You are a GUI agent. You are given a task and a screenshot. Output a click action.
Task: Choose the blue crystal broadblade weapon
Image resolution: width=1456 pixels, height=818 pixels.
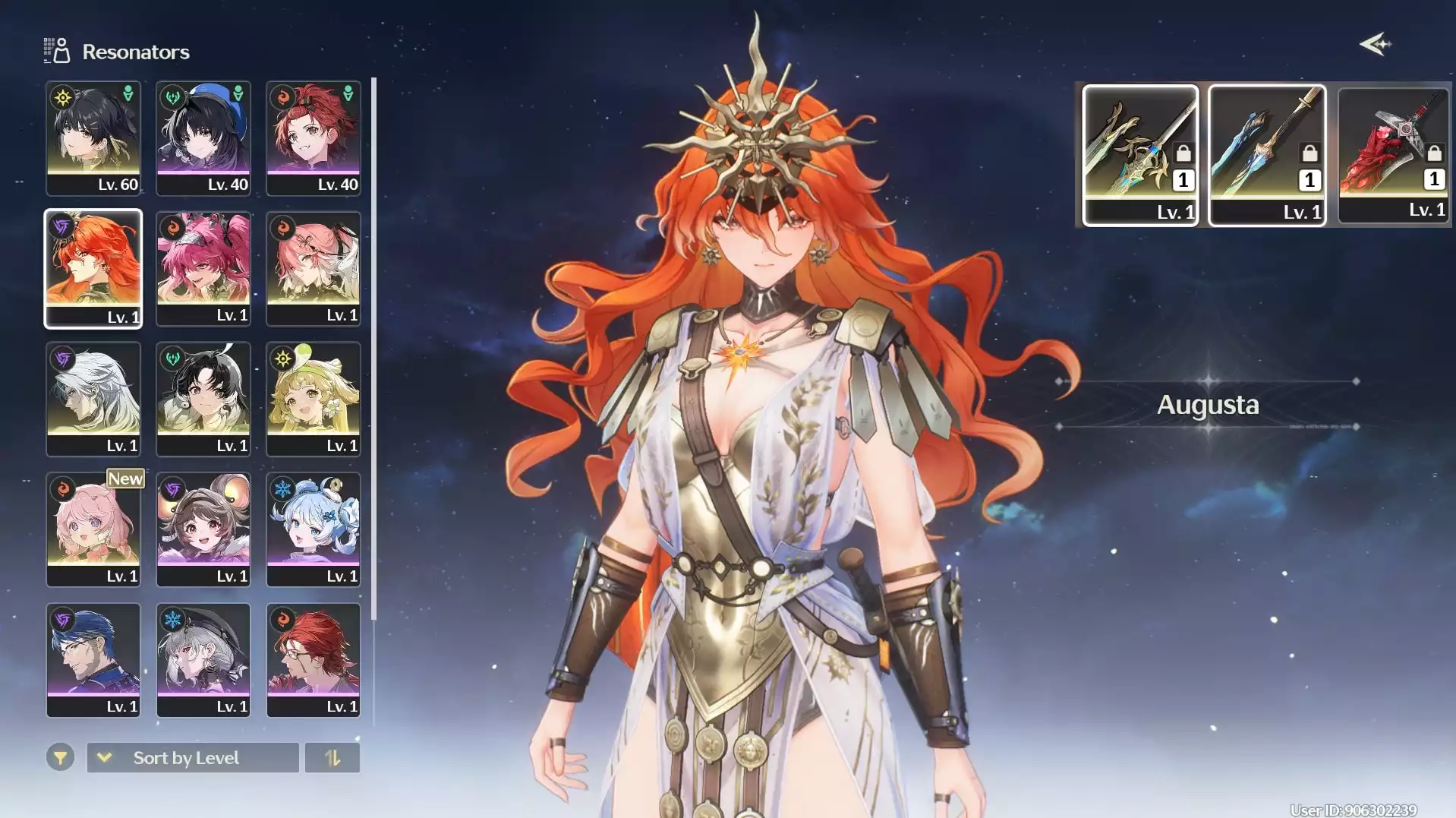(x=1267, y=155)
